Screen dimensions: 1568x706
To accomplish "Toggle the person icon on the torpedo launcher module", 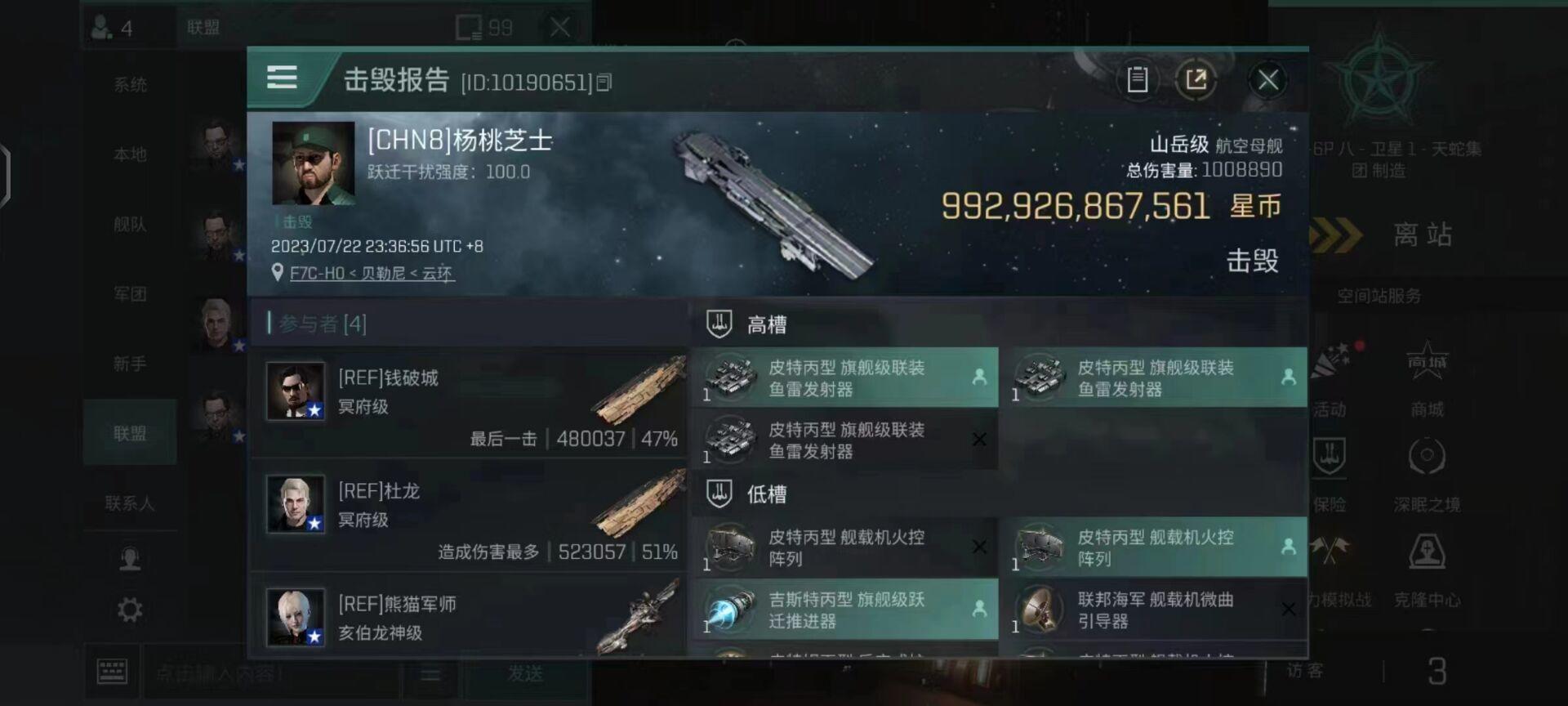I will click(x=979, y=378).
